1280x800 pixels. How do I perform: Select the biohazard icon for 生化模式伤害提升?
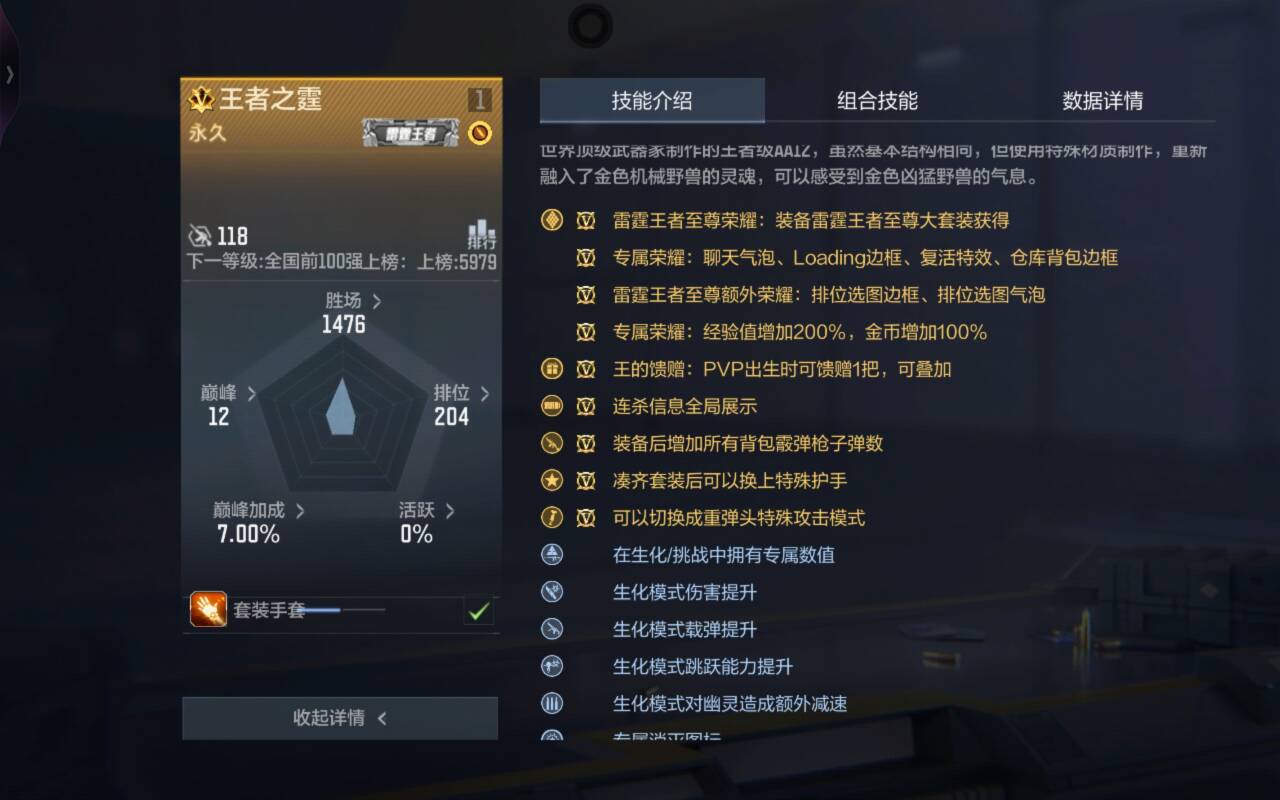[551, 592]
